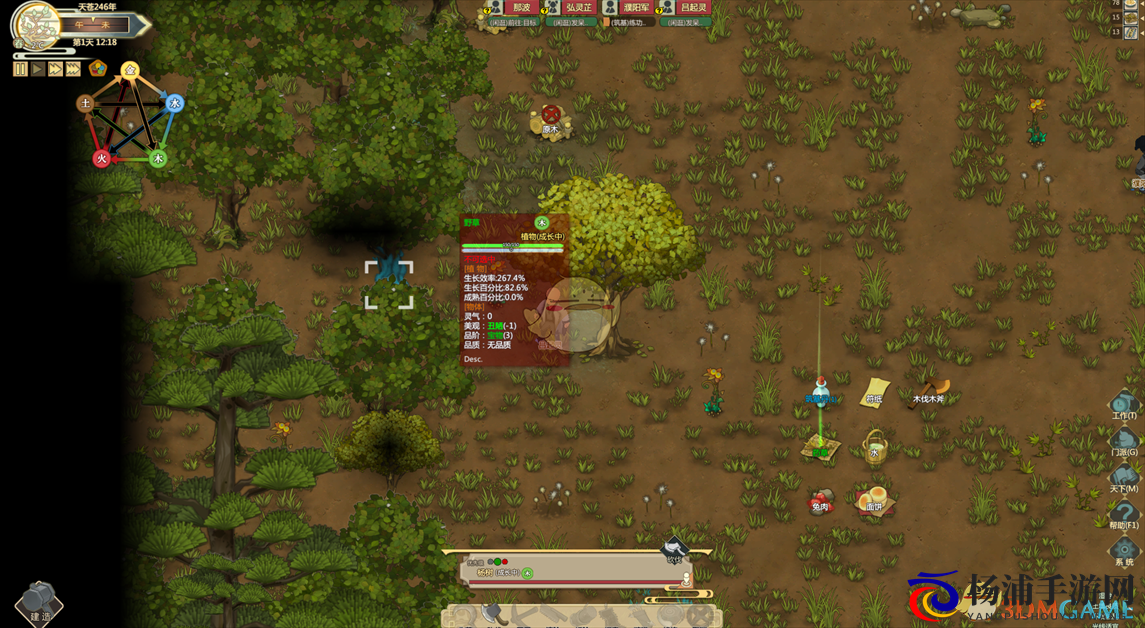Image resolution: width=1145 pixels, height=628 pixels.
Task: Open the 建造 build menu
Action: pos(40,603)
